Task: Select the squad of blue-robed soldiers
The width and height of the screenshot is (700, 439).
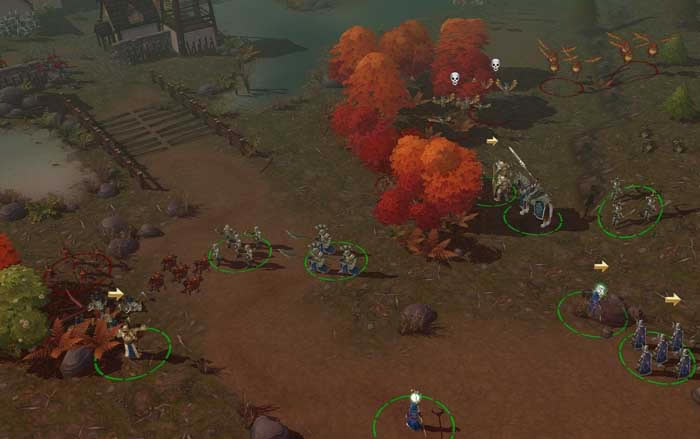Action: pyautogui.click(x=659, y=352)
